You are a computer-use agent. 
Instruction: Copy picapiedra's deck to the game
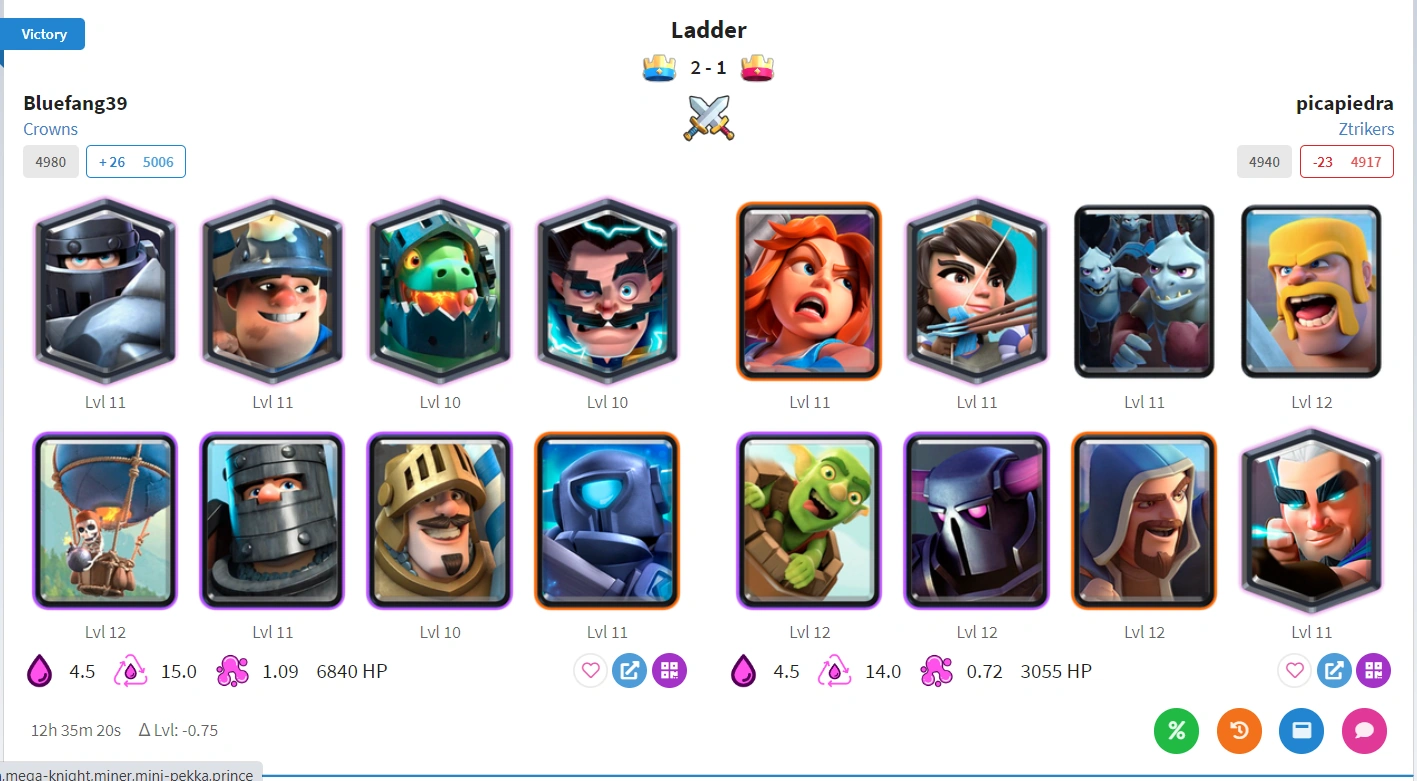(x=1334, y=670)
